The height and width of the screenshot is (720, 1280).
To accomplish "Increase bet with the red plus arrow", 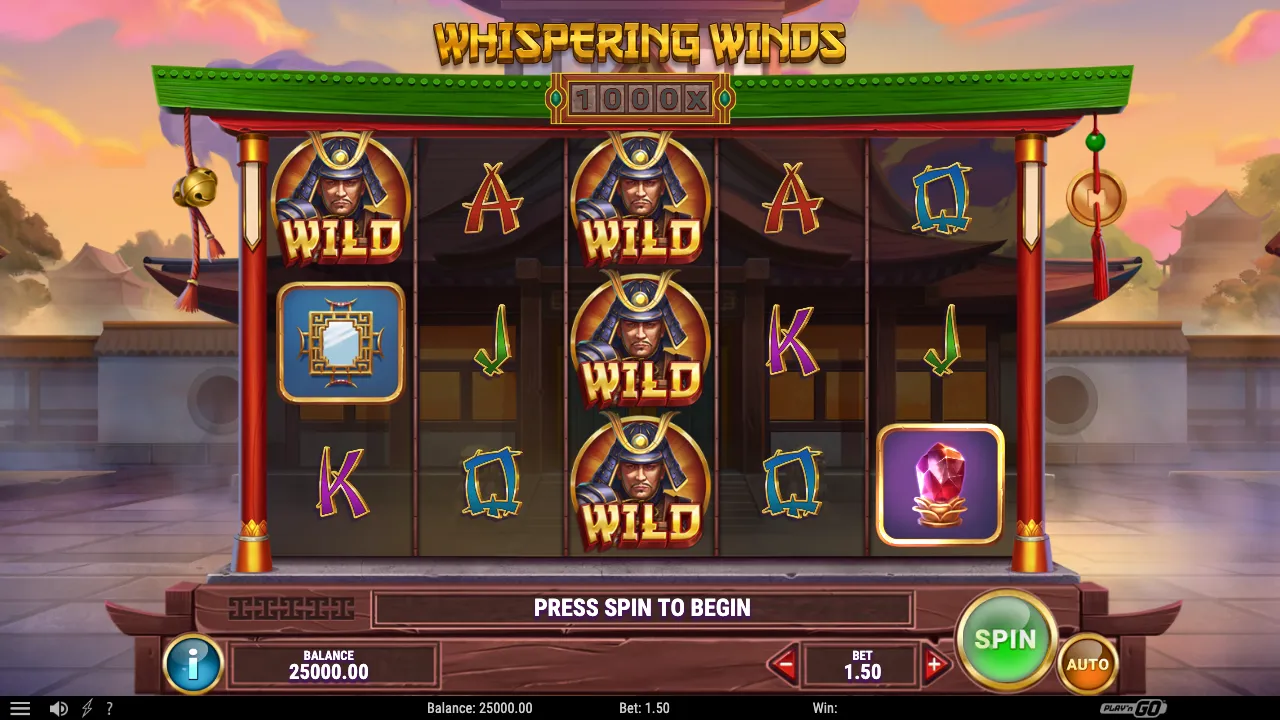I will coord(935,663).
